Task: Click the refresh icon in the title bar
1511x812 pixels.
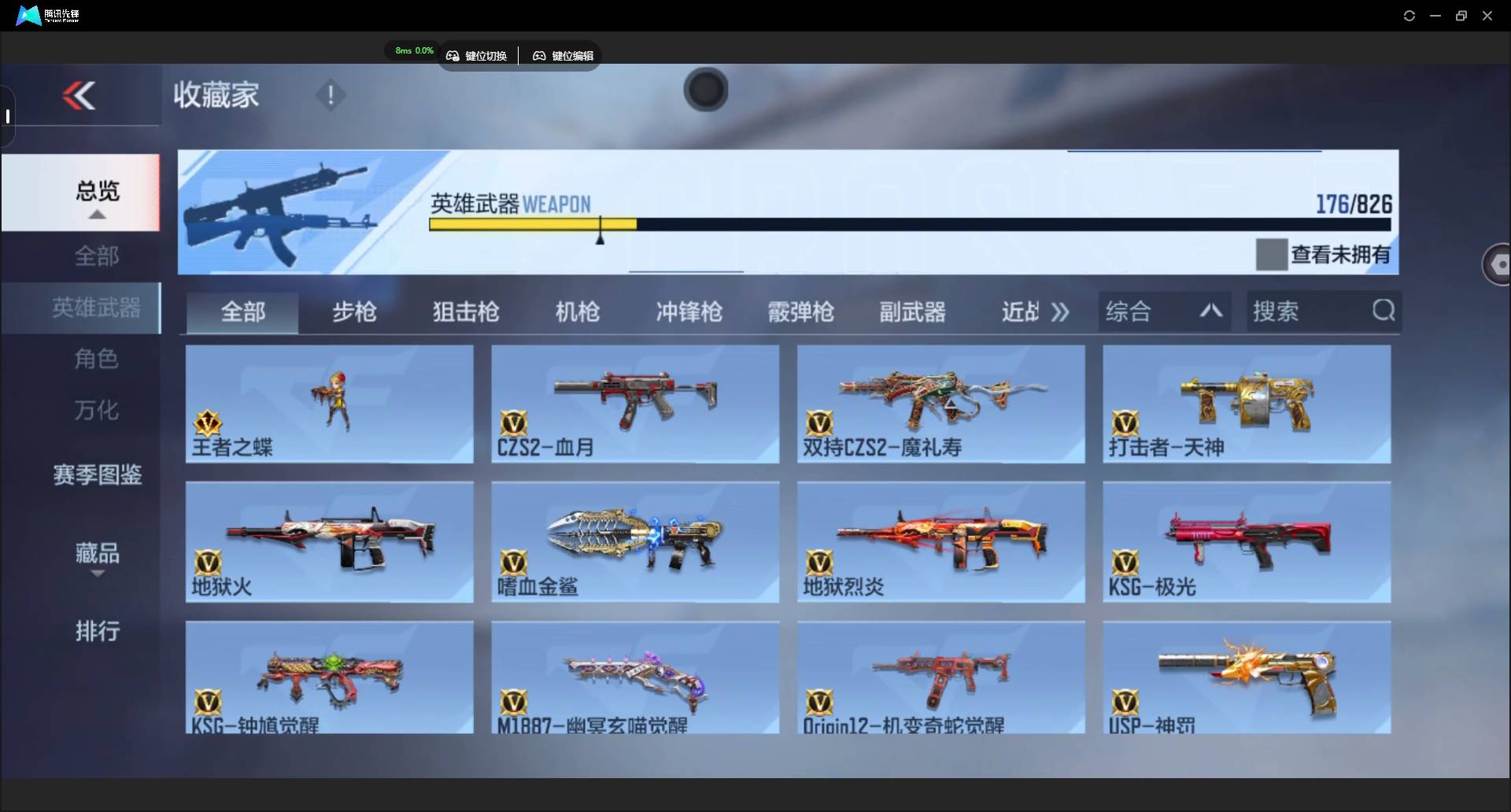Action: pos(1409,15)
